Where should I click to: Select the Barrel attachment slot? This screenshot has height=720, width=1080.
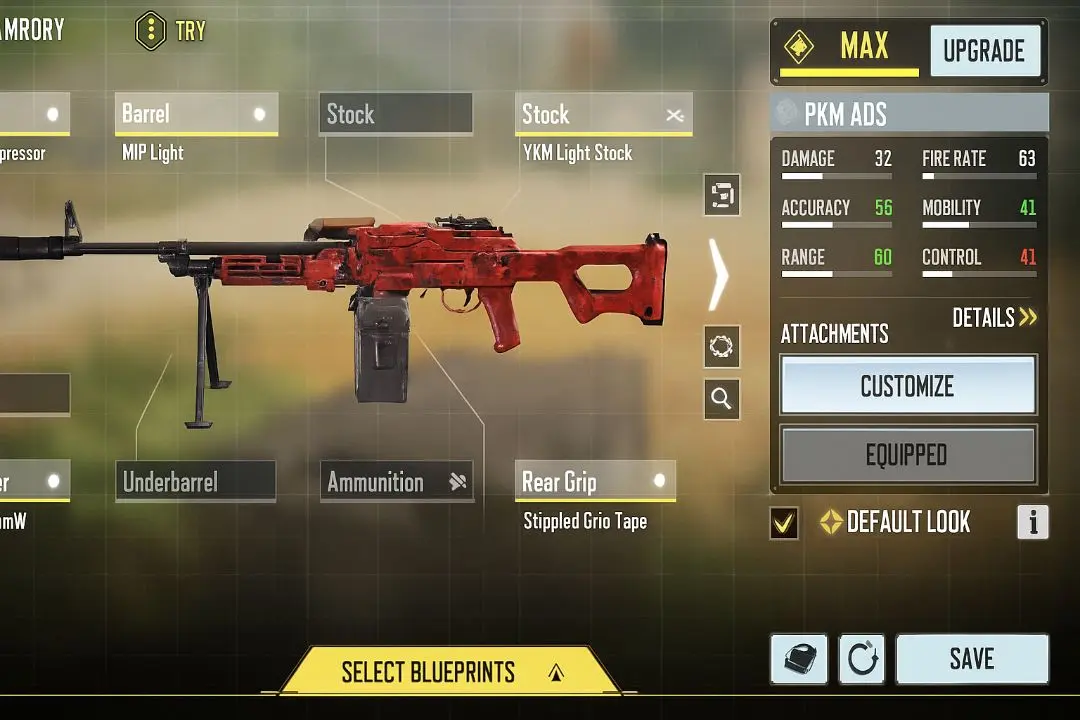click(x=196, y=114)
